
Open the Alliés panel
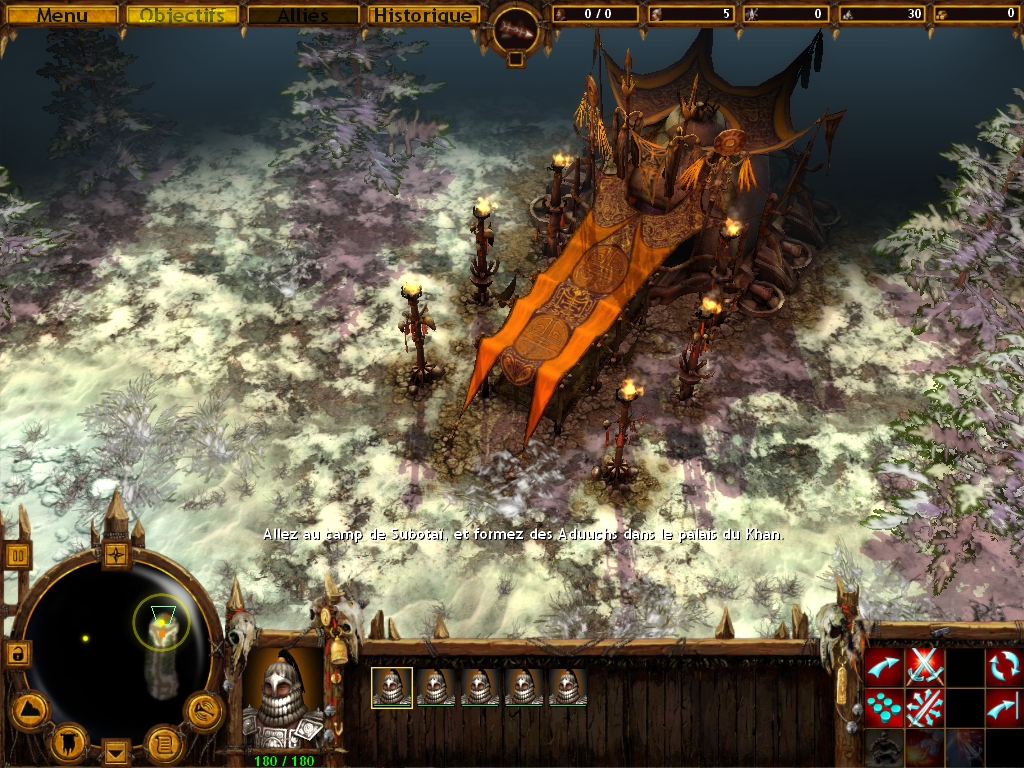click(303, 15)
